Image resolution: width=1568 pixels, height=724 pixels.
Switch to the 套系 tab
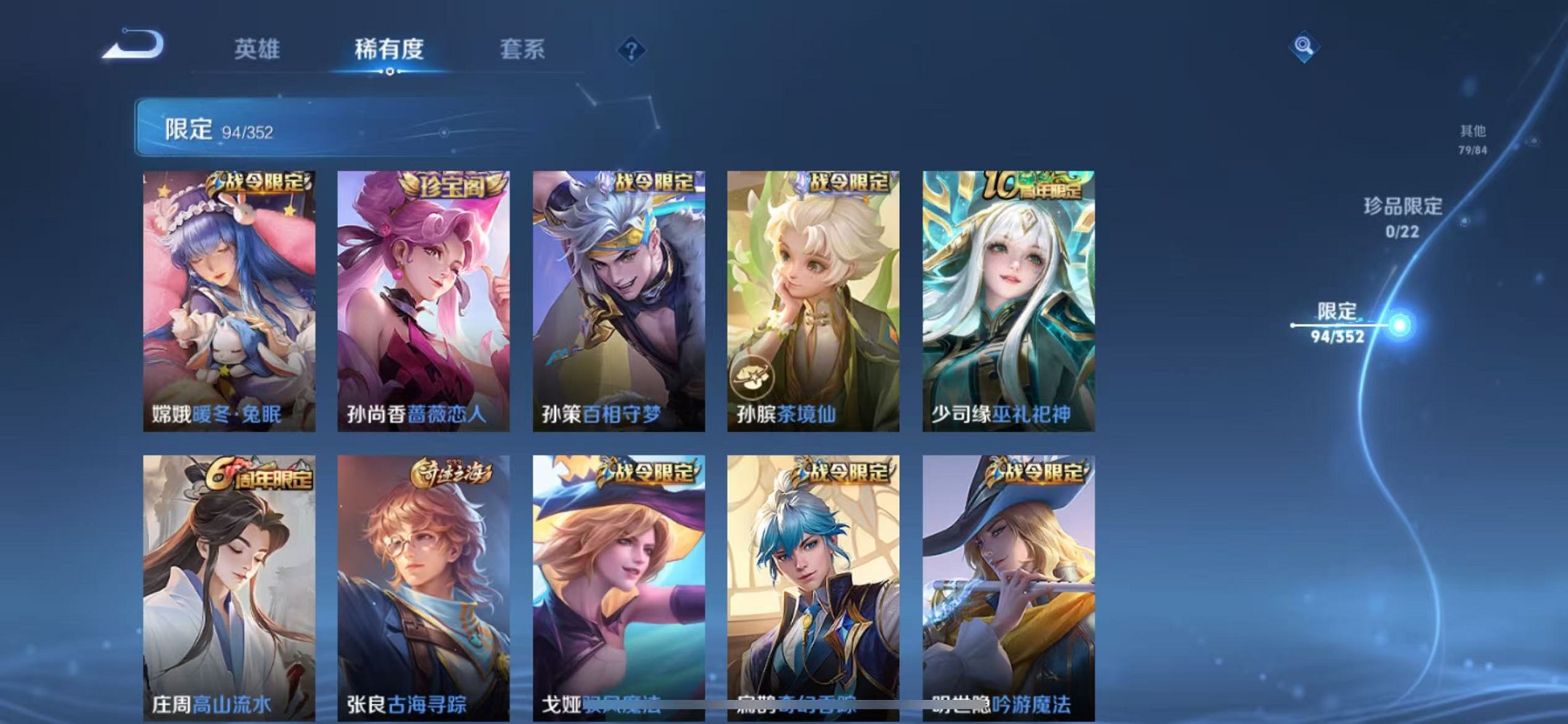click(522, 50)
